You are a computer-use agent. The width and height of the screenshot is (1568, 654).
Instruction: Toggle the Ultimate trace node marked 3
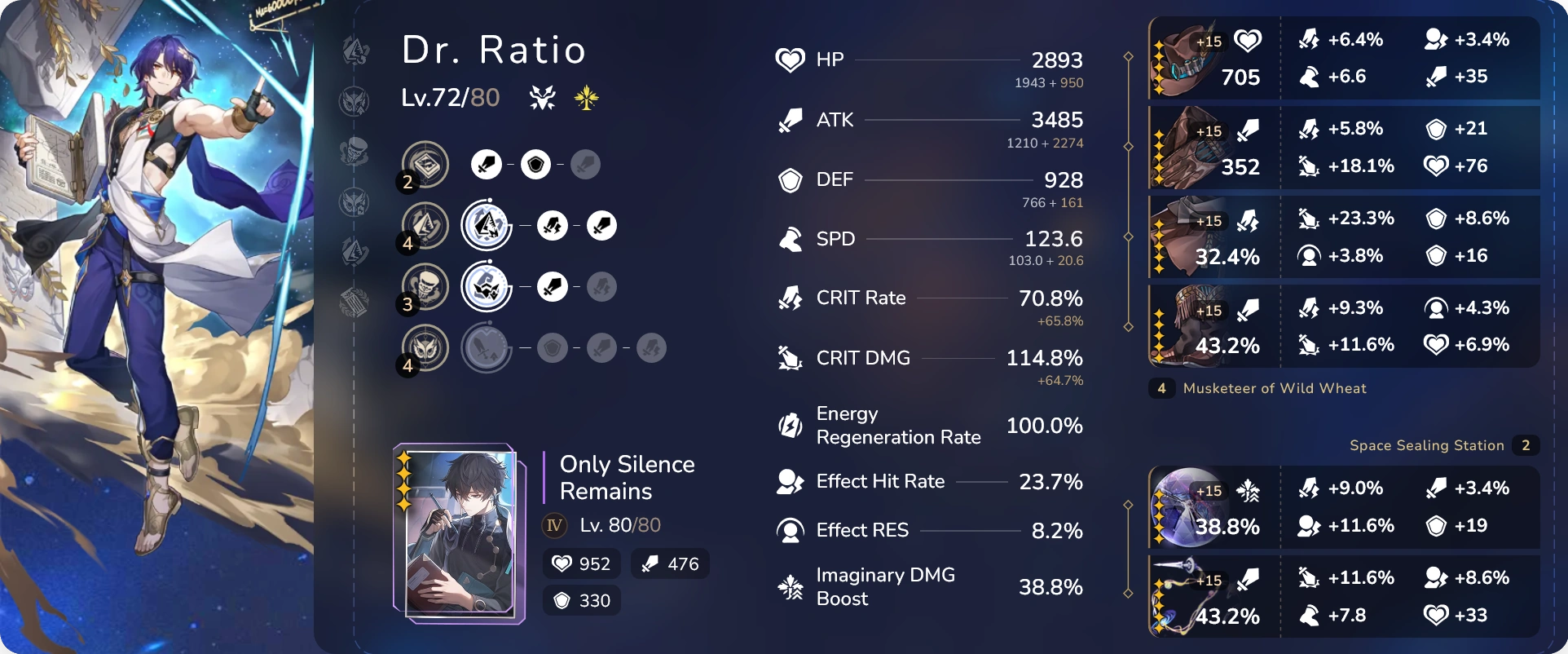pyautogui.click(x=424, y=286)
